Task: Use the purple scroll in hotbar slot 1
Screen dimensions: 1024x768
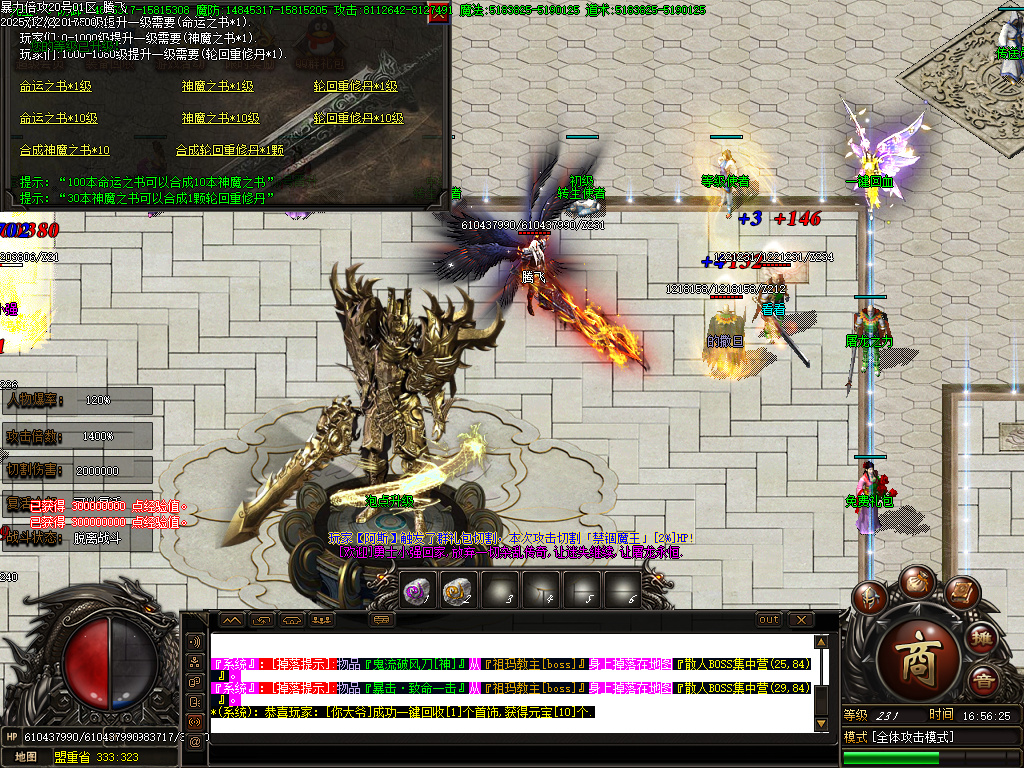Action: 415,591
